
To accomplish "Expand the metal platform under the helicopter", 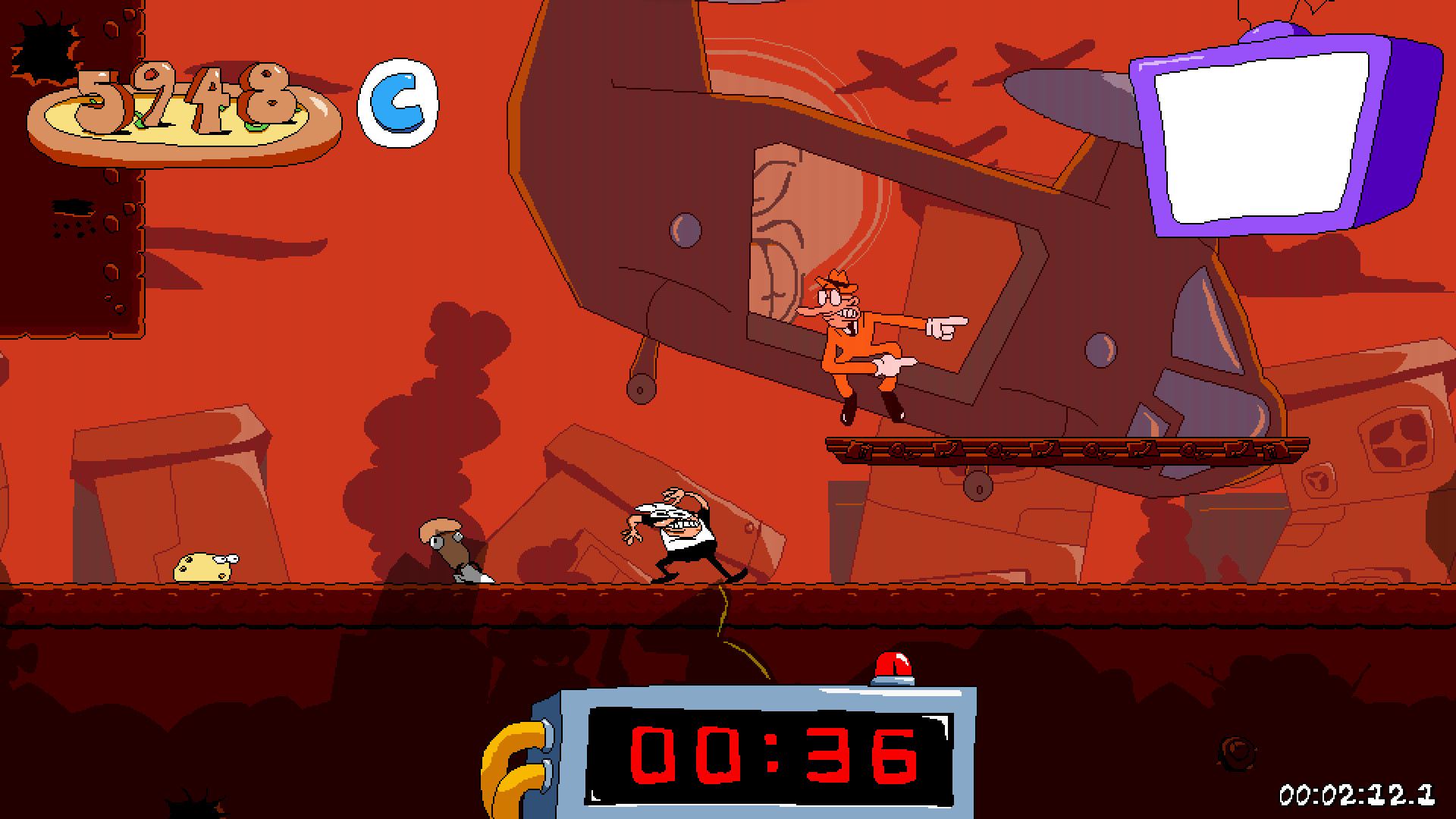I will 1062,447.
